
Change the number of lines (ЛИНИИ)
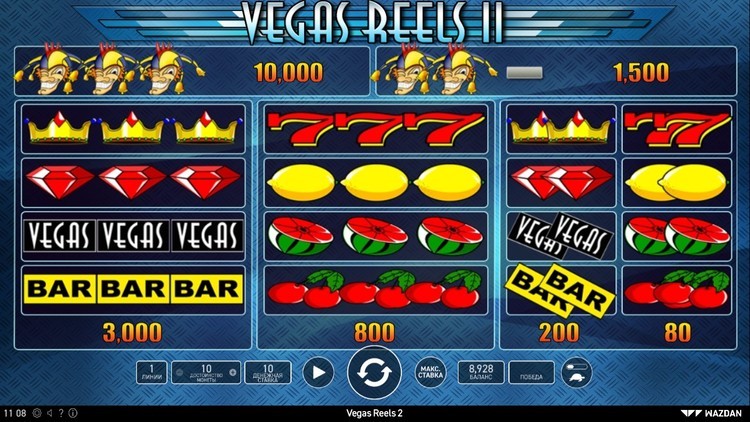(151, 373)
